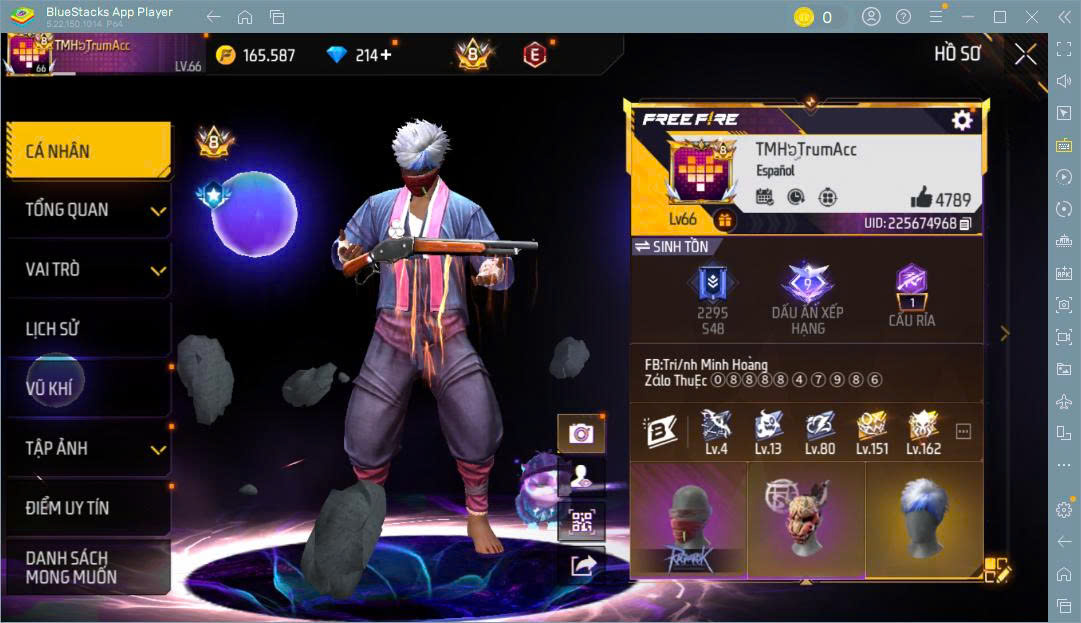
Task: Open the Vai Trò section
Action: [x=88, y=270]
